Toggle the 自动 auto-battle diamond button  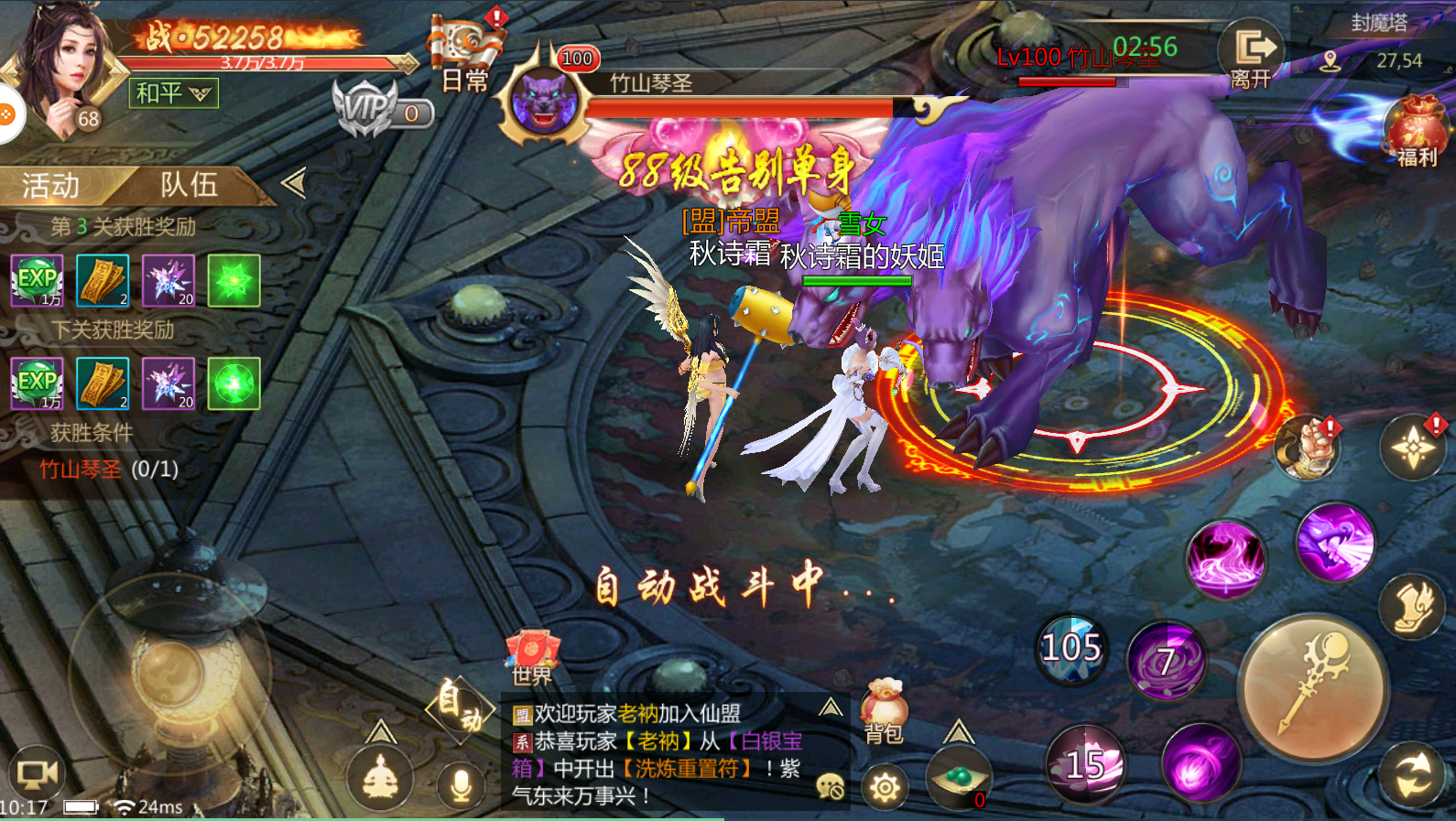(x=460, y=708)
